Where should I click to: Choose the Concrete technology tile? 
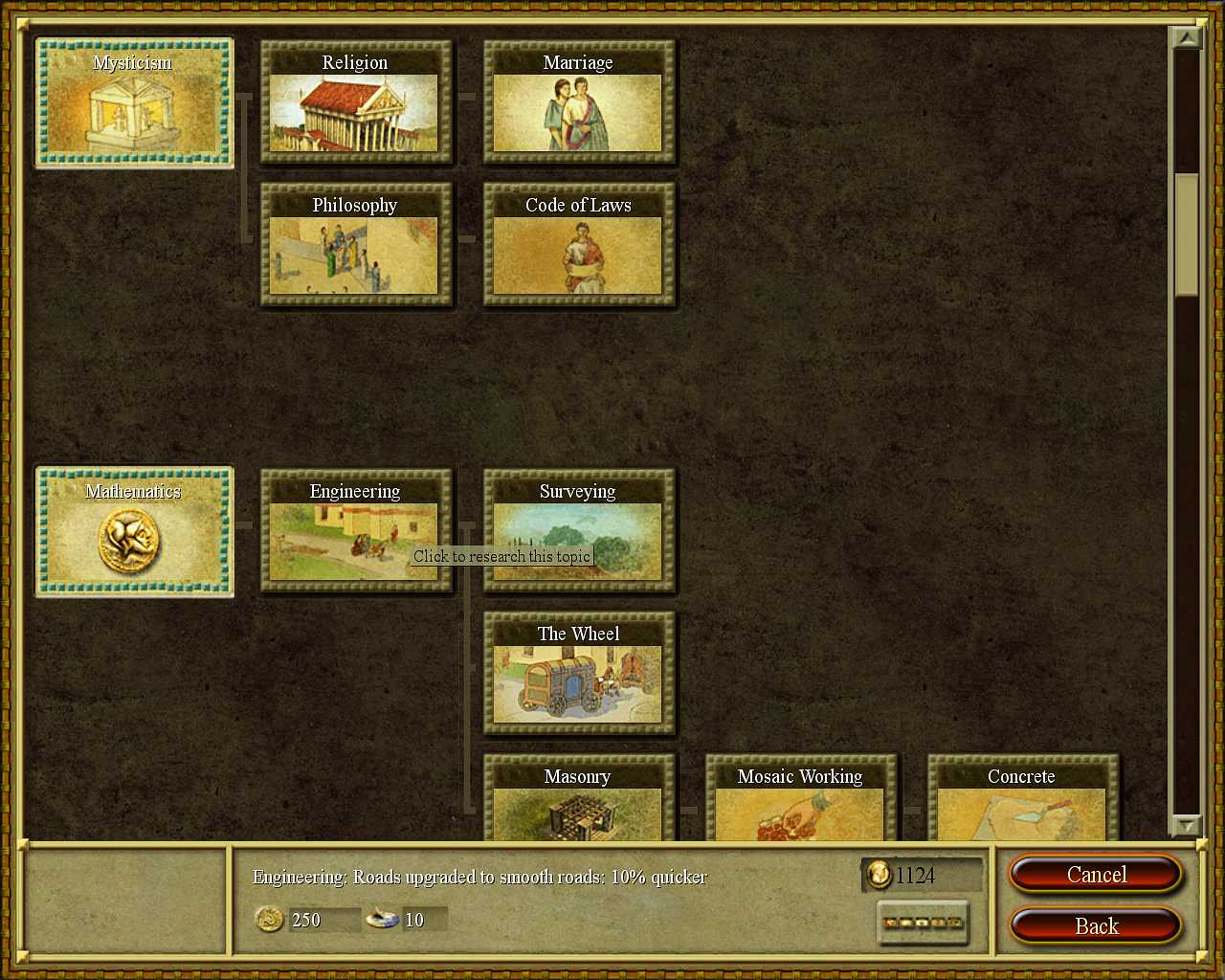[x=1022, y=799]
